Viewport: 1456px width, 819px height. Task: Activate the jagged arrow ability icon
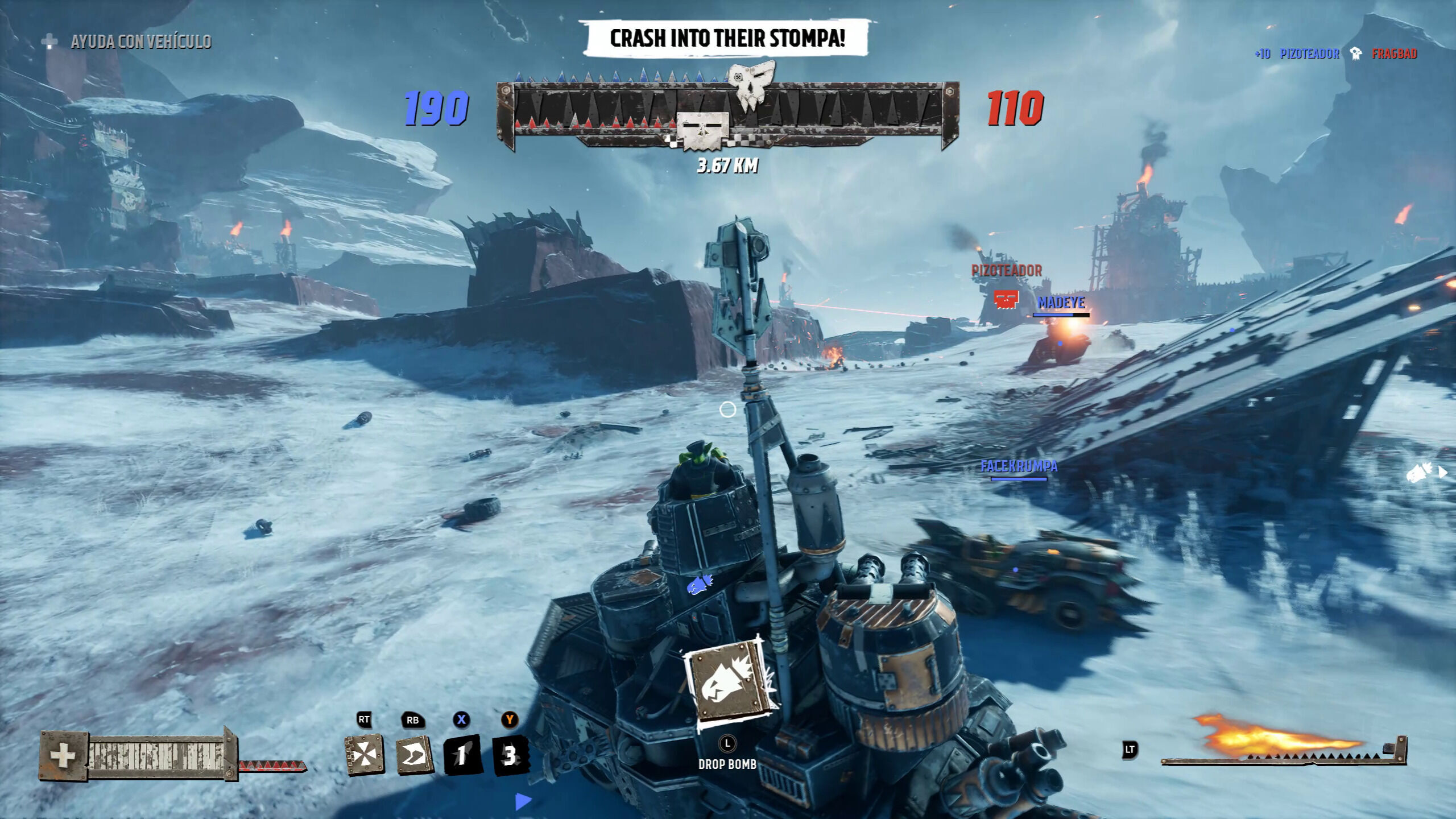click(x=413, y=755)
